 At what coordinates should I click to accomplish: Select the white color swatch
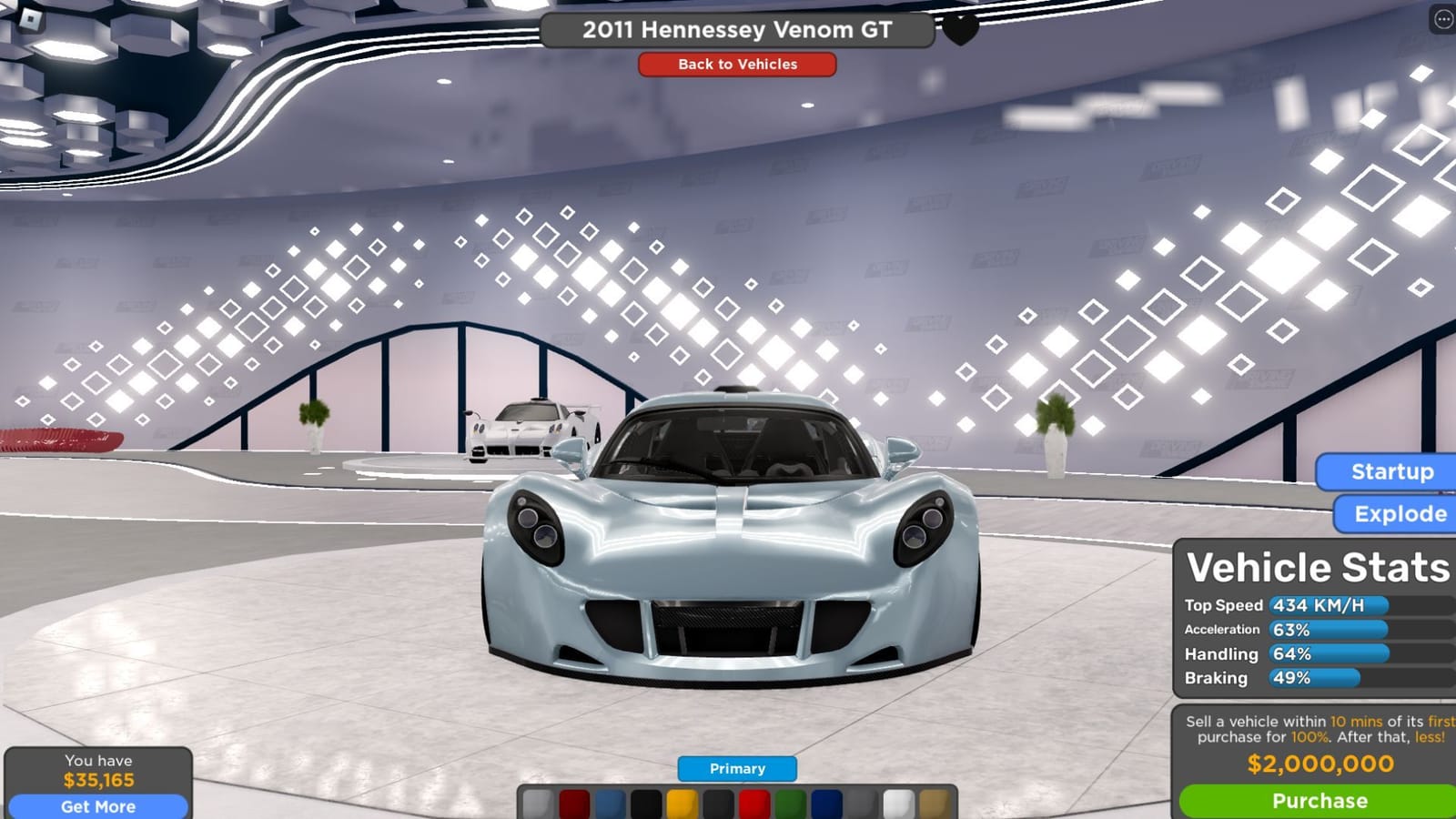[x=898, y=803]
